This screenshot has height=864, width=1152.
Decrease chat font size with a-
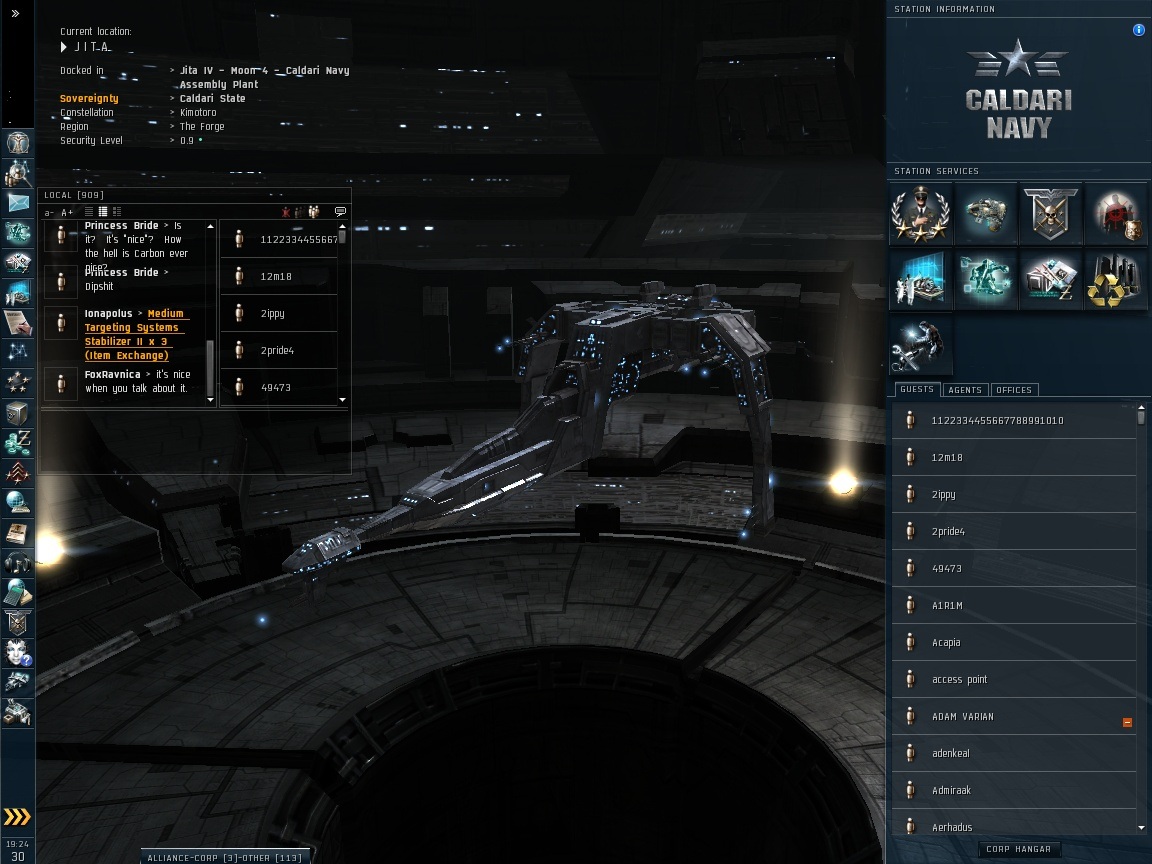click(49, 212)
